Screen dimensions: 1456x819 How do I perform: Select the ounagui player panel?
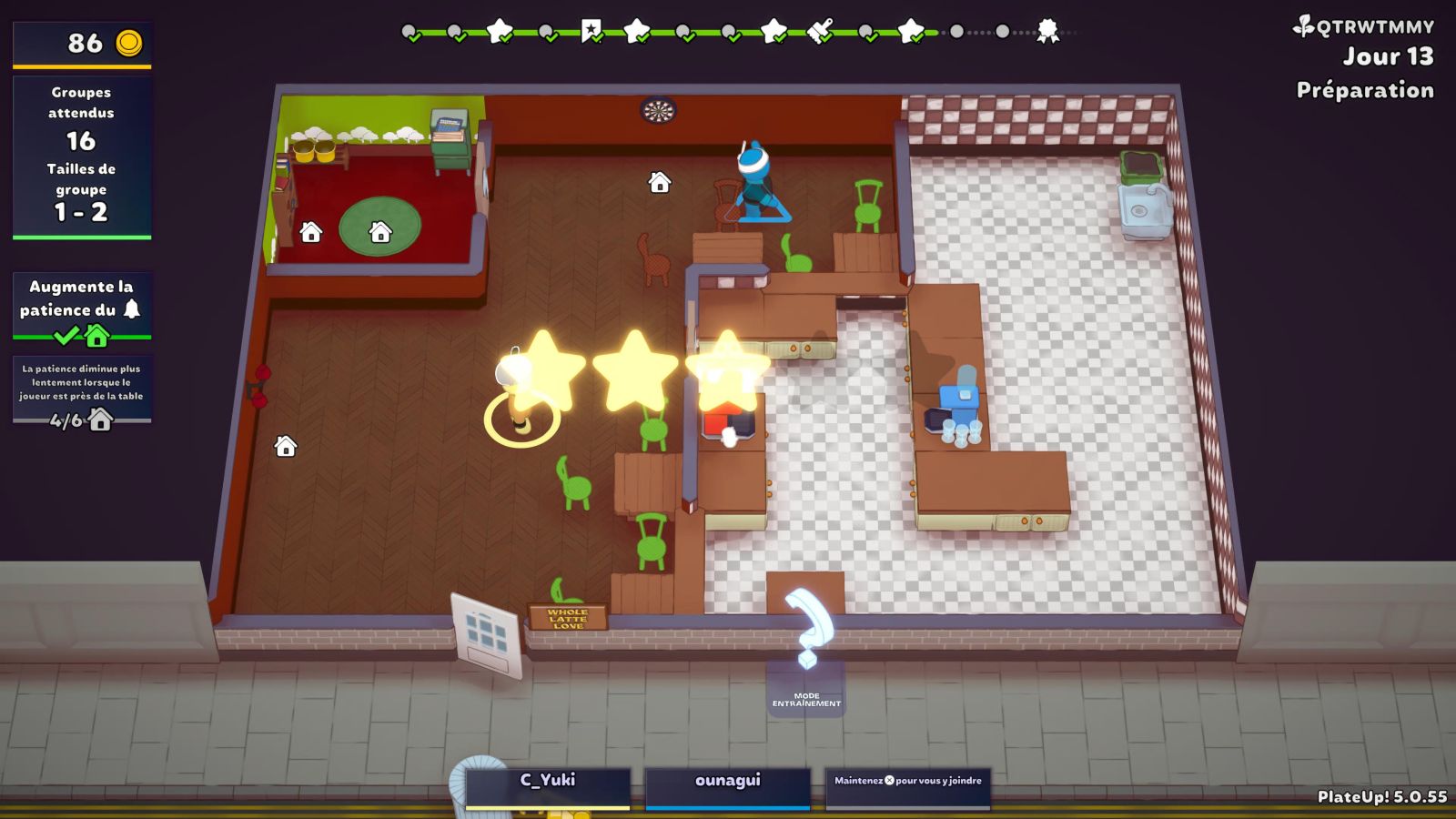[x=727, y=786]
